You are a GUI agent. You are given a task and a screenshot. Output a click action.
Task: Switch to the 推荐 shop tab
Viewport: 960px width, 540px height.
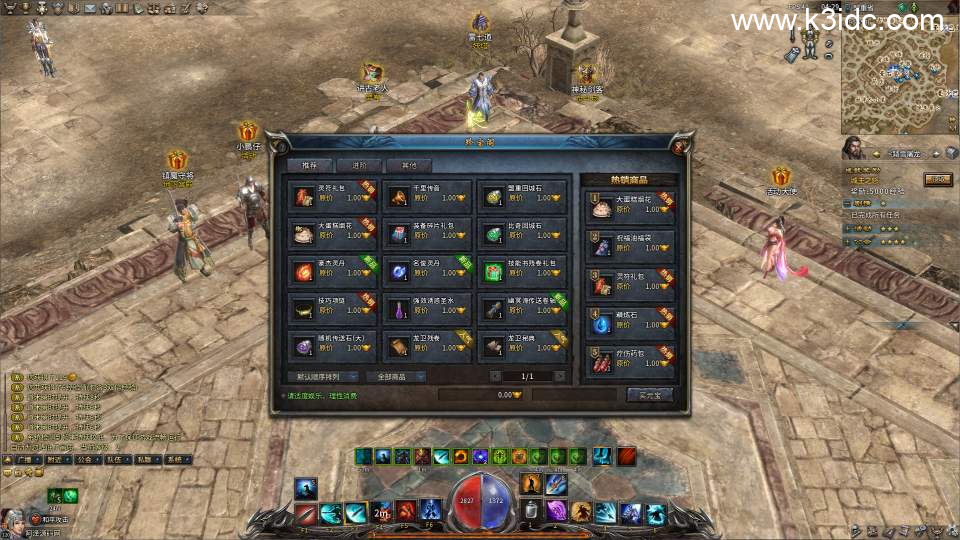click(x=309, y=165)
